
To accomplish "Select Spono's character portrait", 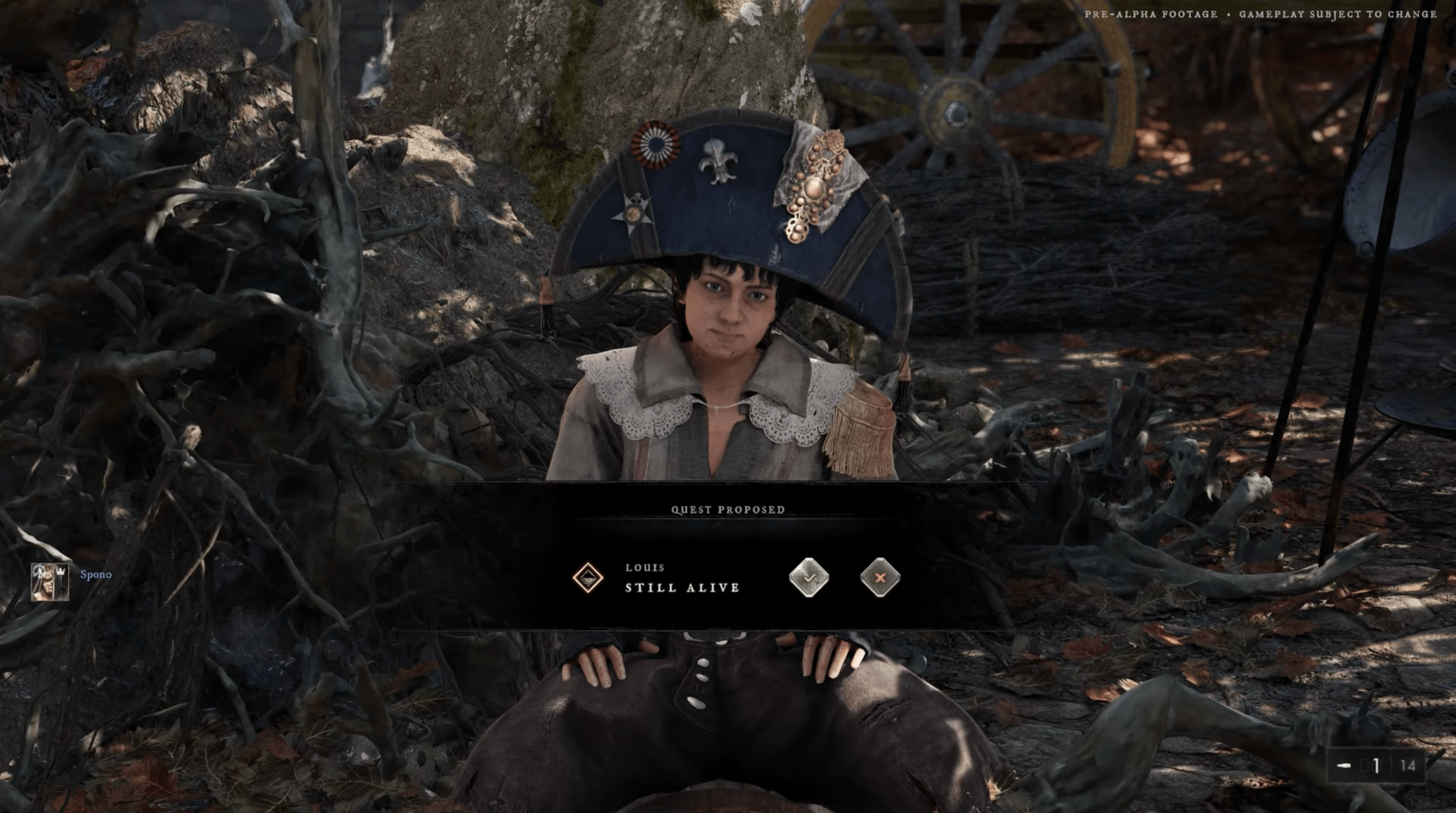I will tap(42, 581).
